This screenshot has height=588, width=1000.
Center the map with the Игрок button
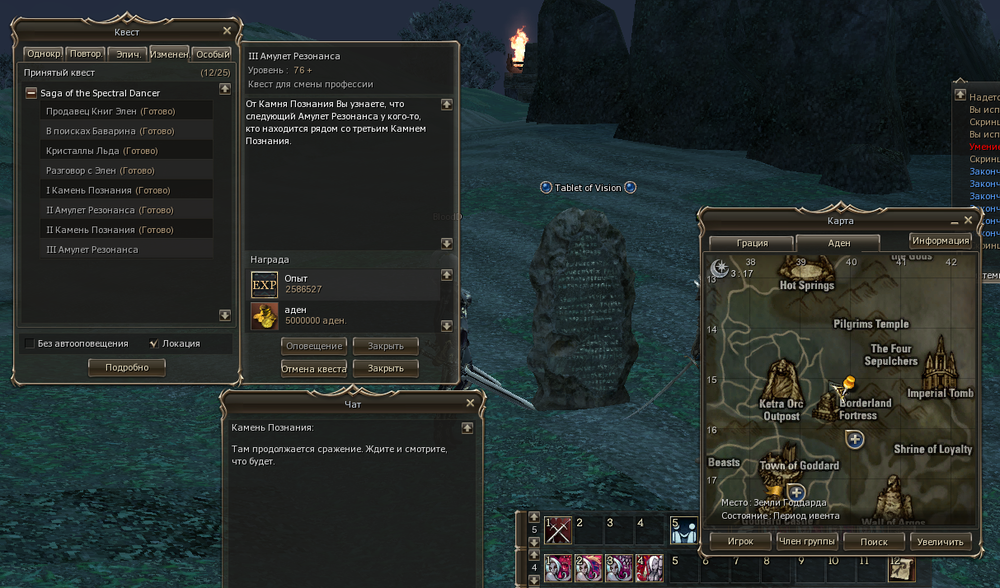[x=740, y=541]
